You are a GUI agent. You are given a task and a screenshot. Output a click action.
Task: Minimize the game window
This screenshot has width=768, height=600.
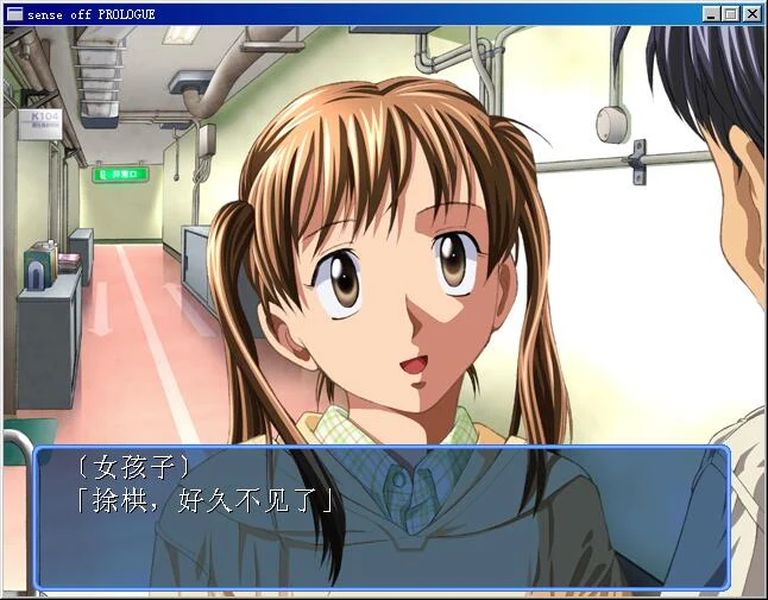click(712, 14)
